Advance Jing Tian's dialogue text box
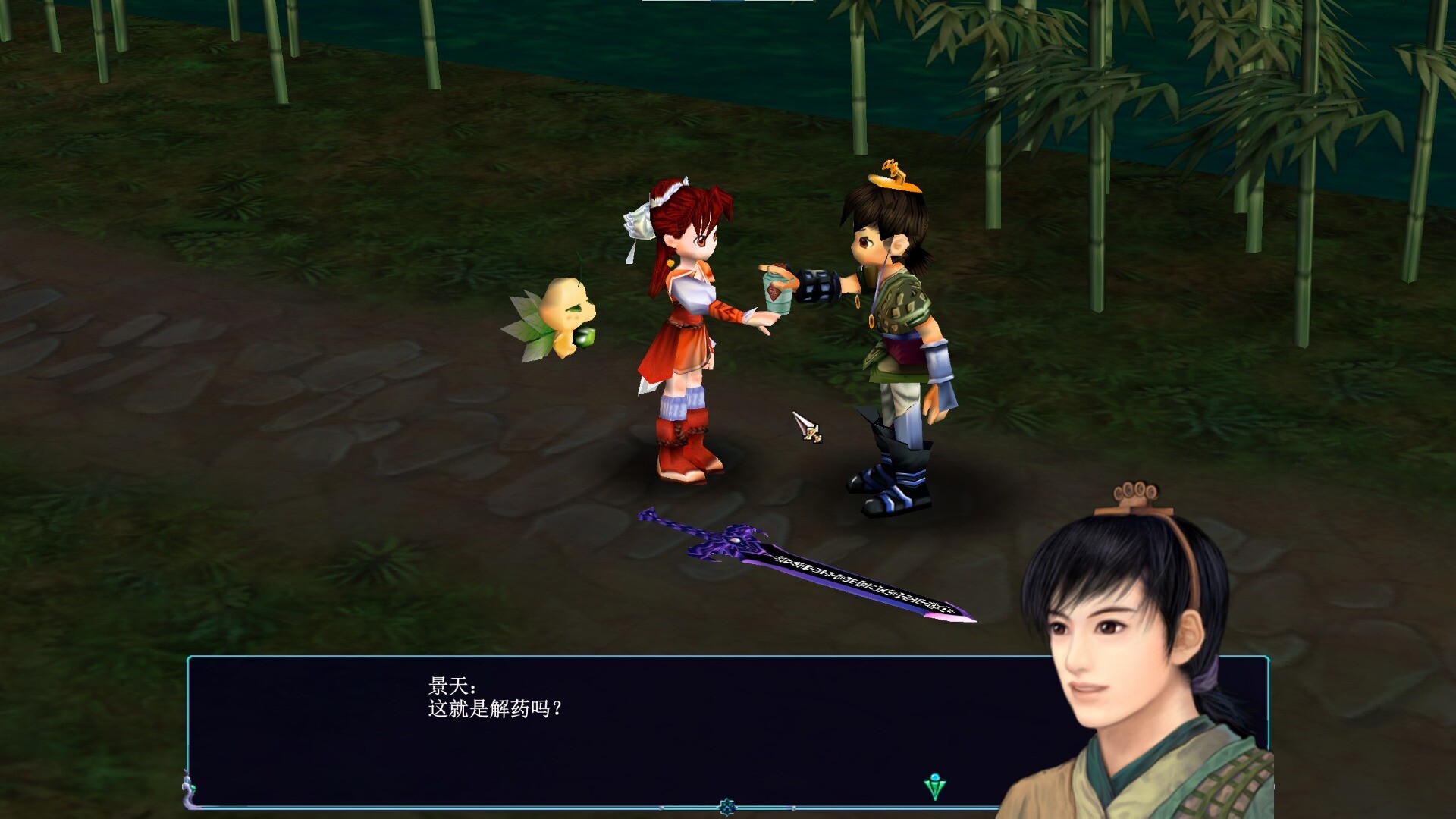This screenshot has height=819, width=1456. click(x=607, y=728)
